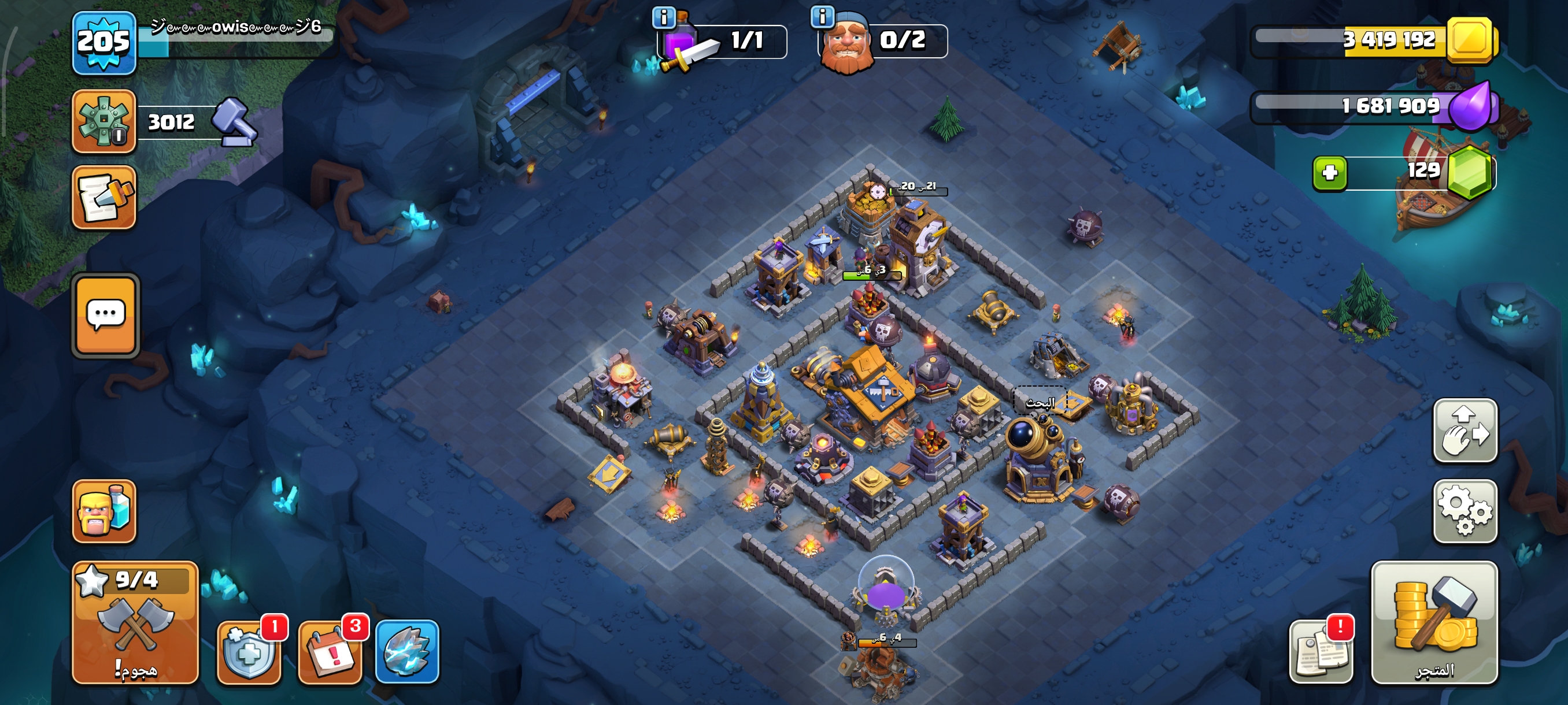Screen dimensions: 1568x705
Task: Add gems using the green plus button
Action: coord(1329,173)
